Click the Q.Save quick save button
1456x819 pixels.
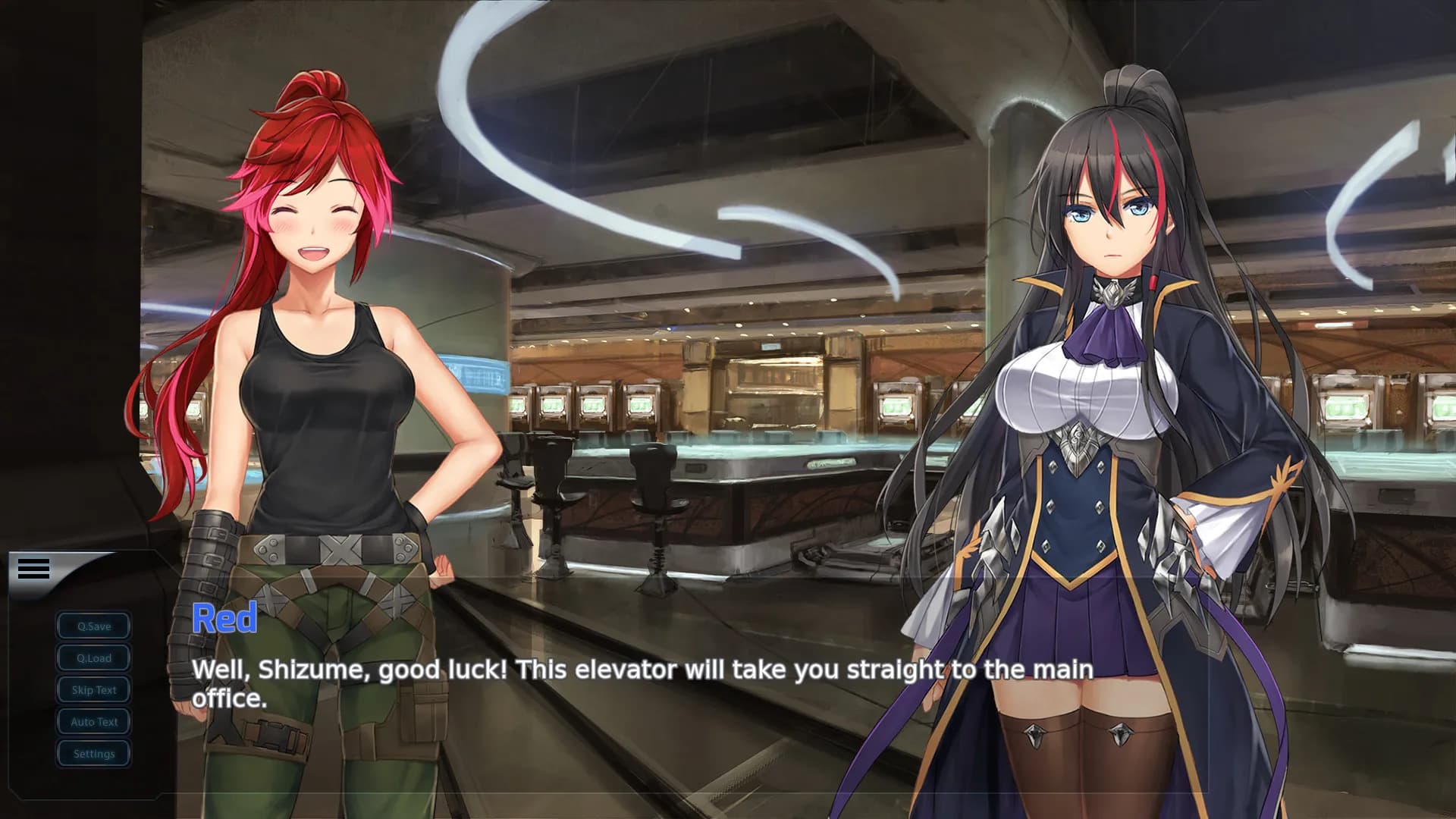coord(93,626)
